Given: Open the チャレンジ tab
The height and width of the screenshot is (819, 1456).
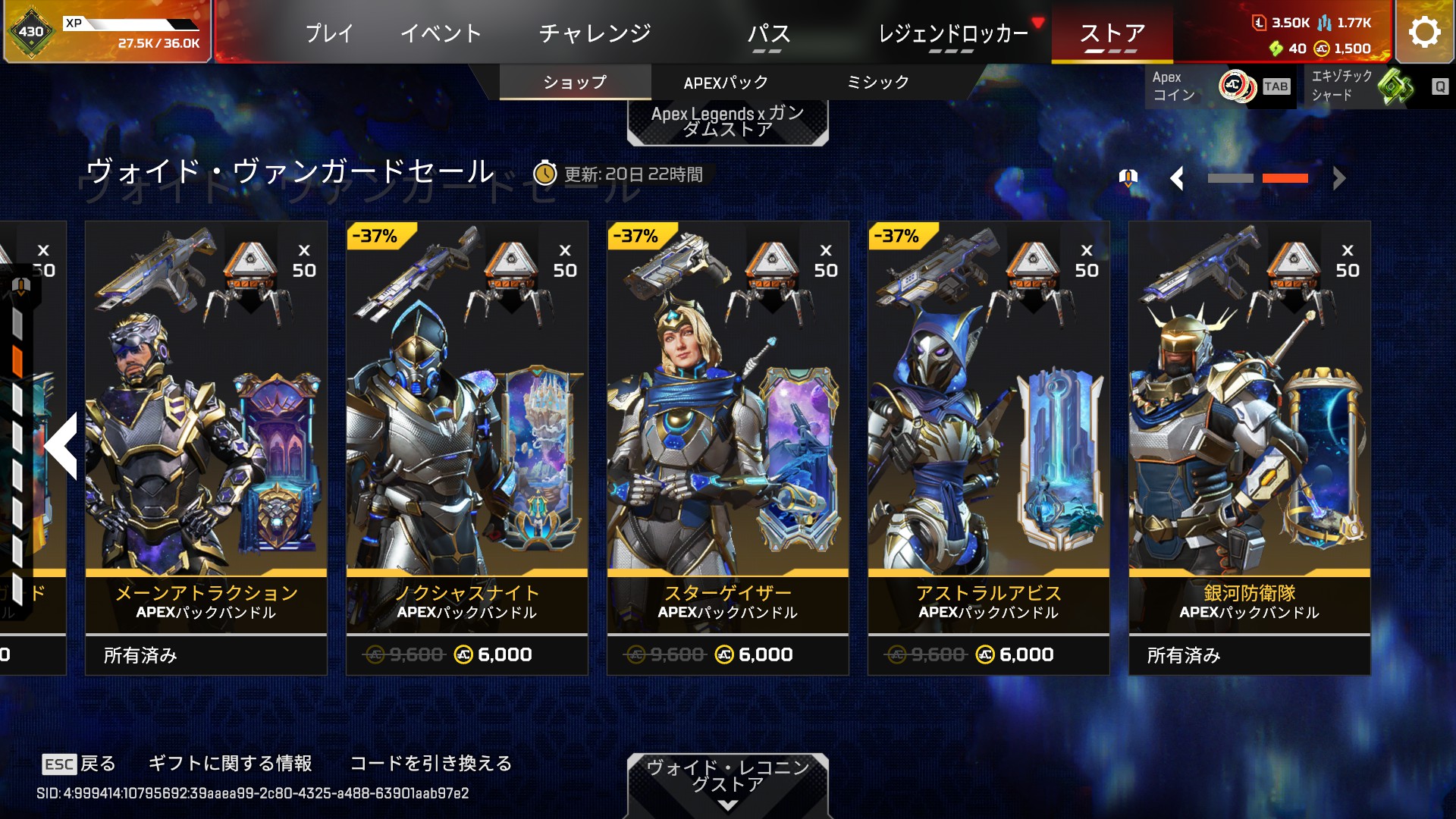Looking at the screenshot, I should click(595, 33).
